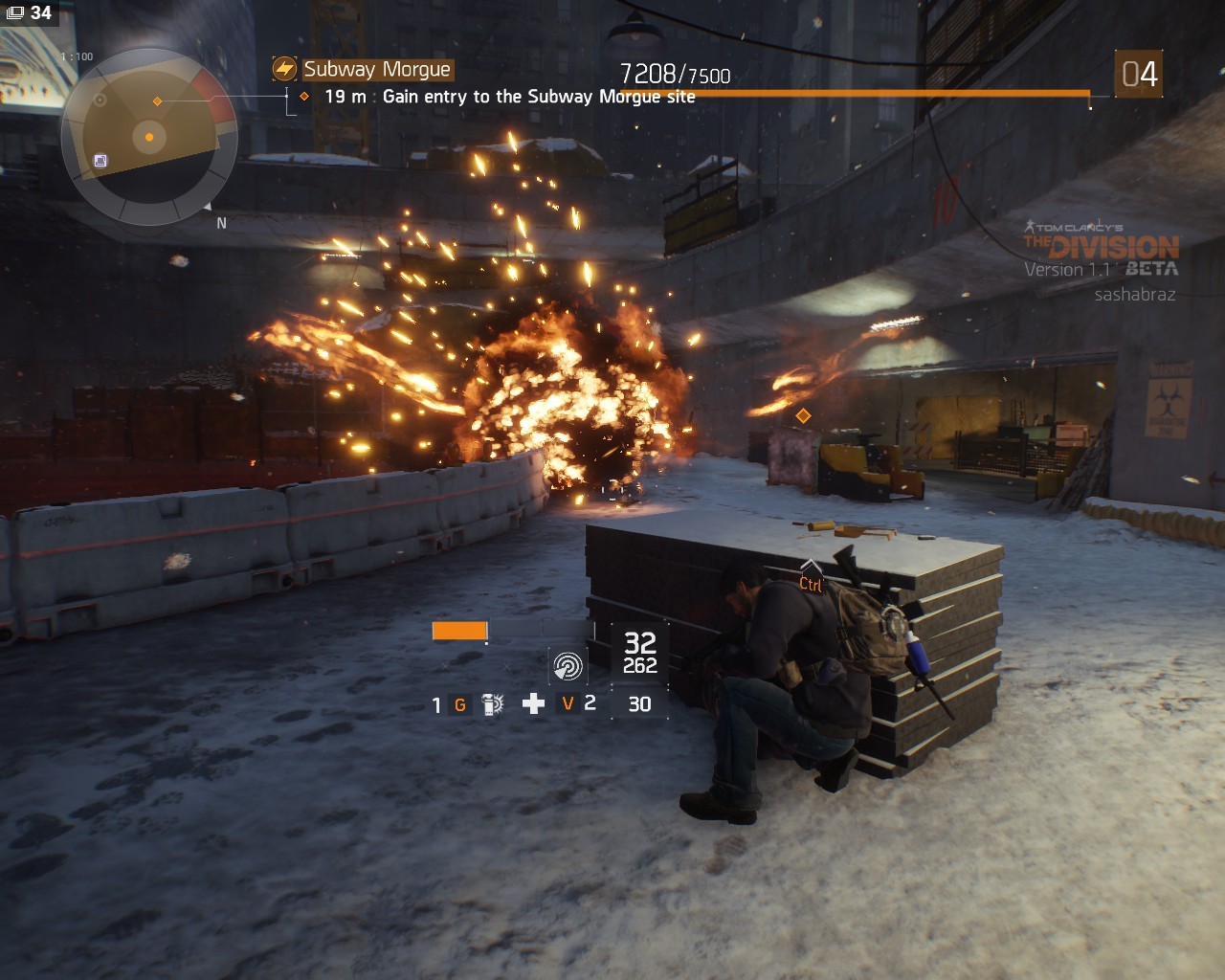The width and height of the screenshot is (1225, 980).
Task: Select the Subway Morgue mission icon
Action: coord(284,69)
